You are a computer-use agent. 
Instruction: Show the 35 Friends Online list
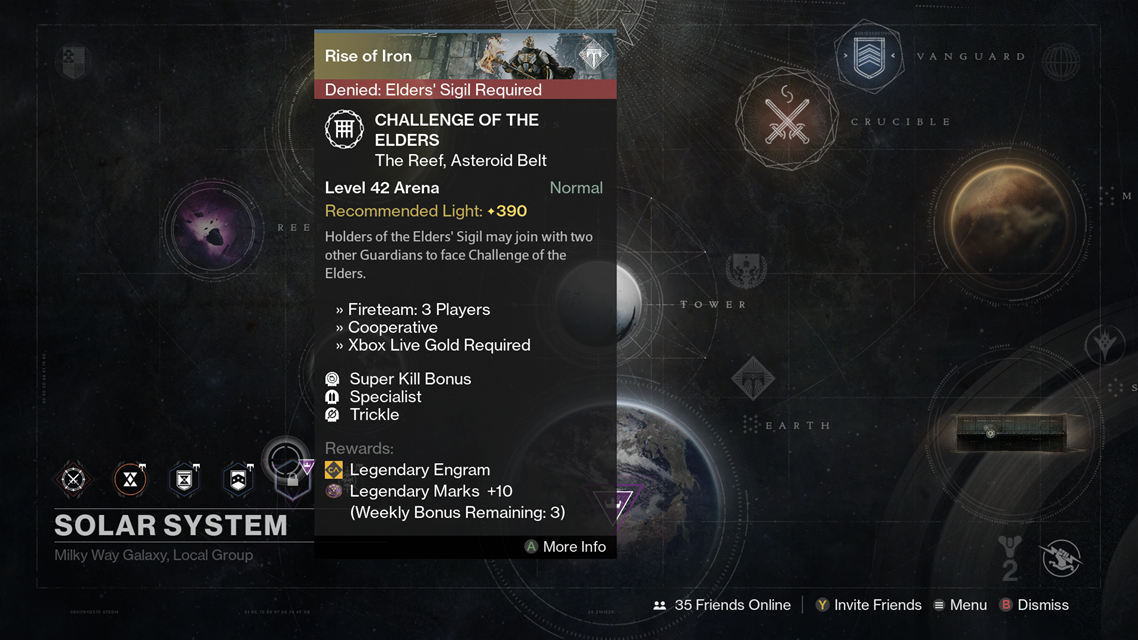coord(721,605)
